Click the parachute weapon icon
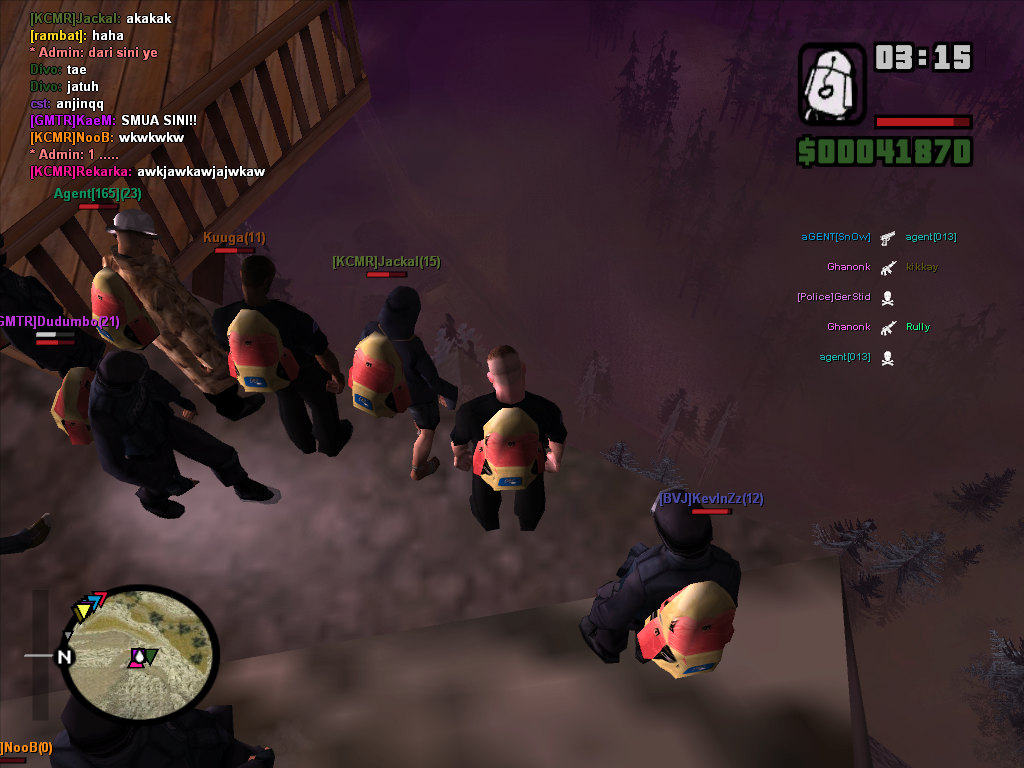This screenshot has height=768, width=1024. coord(832,84)
